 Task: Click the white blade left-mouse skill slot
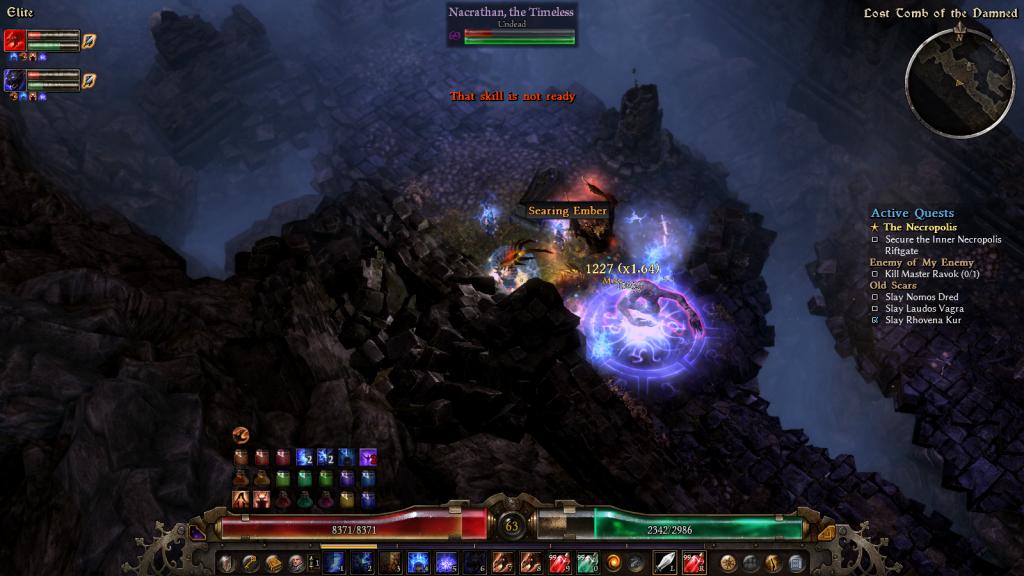665,563
